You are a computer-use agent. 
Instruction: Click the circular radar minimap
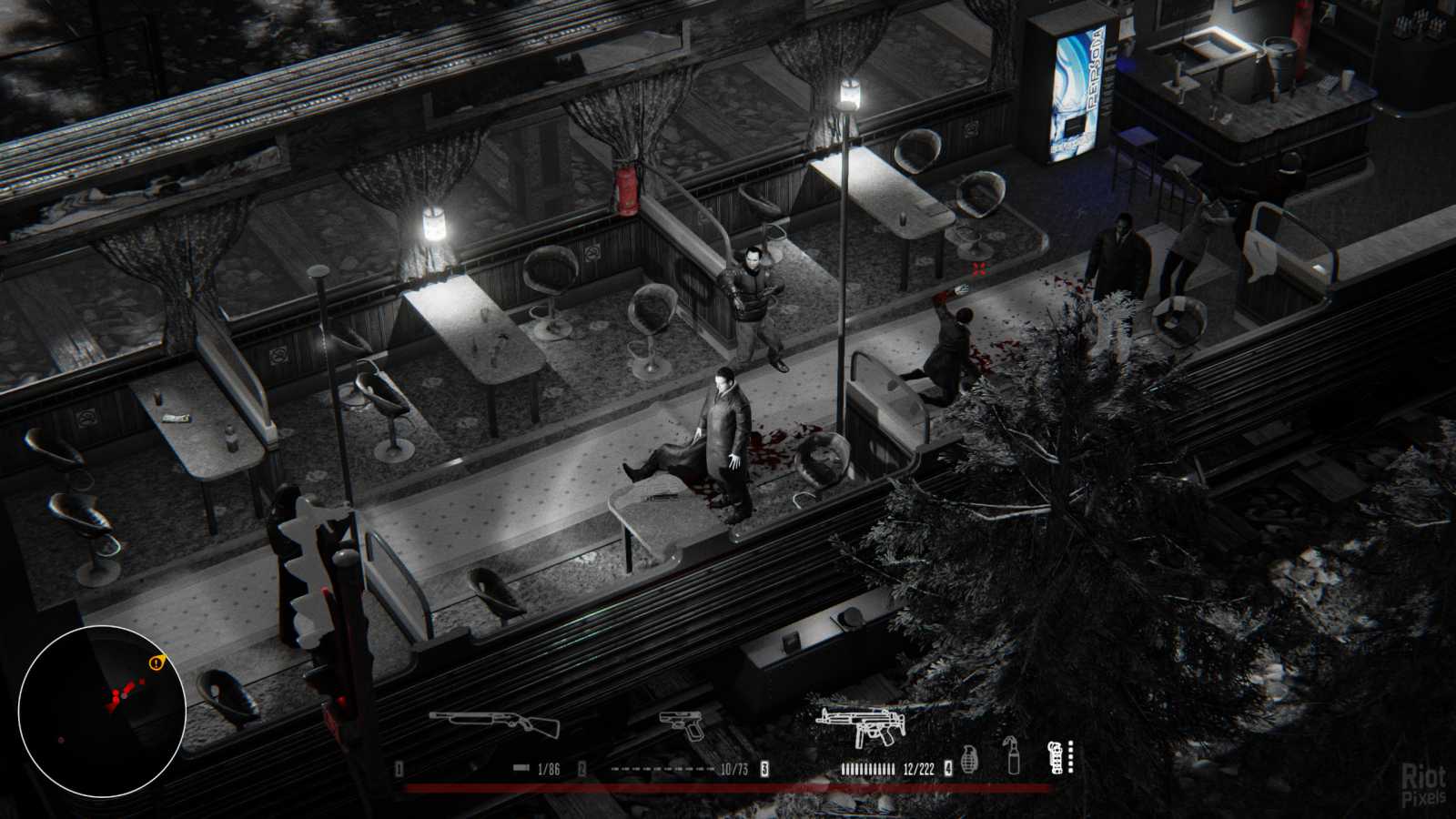[x=102, y=713]
